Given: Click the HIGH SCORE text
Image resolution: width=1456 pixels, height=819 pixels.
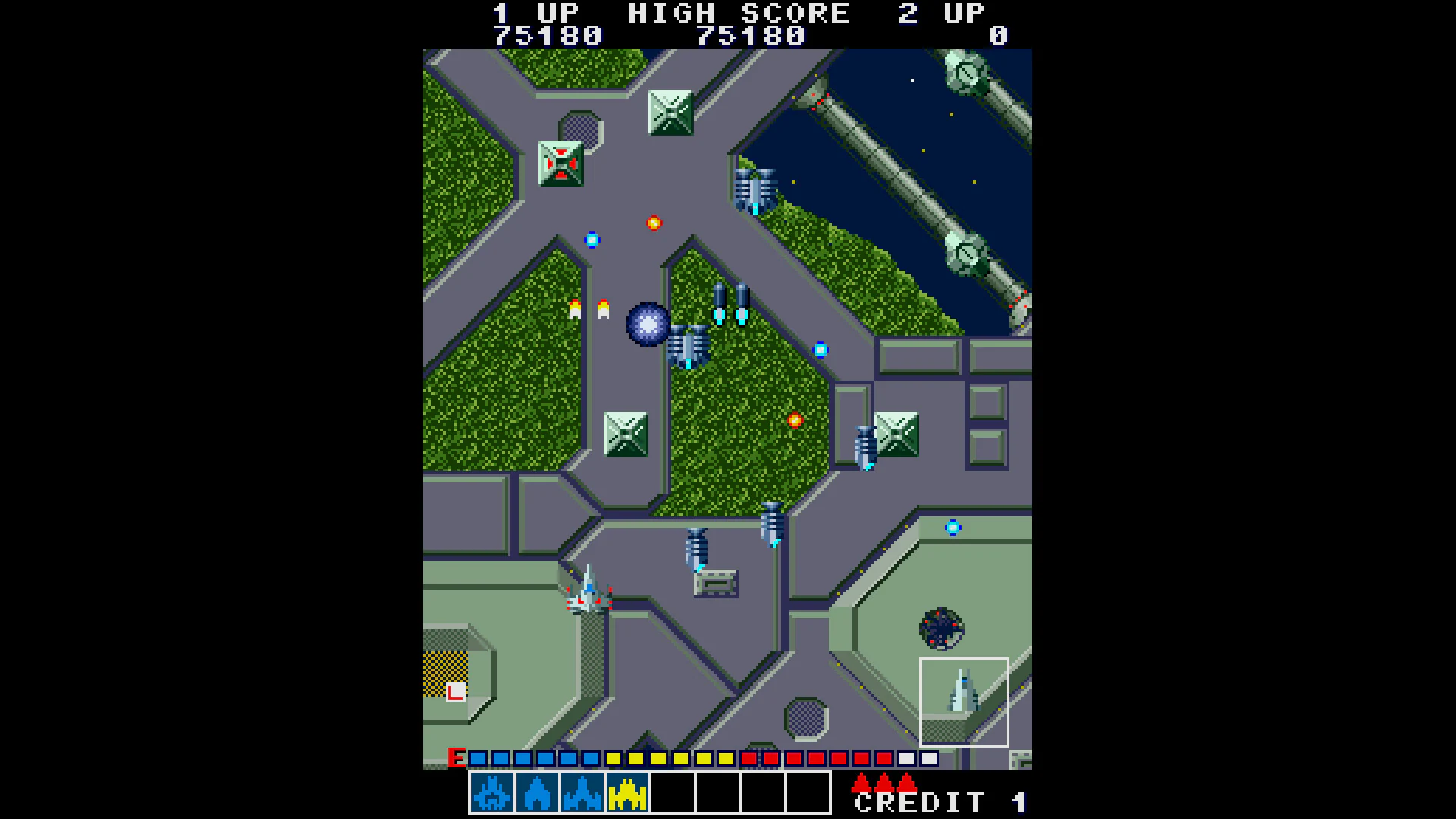Looking at the screenshot, I should [x=738, y=11].
